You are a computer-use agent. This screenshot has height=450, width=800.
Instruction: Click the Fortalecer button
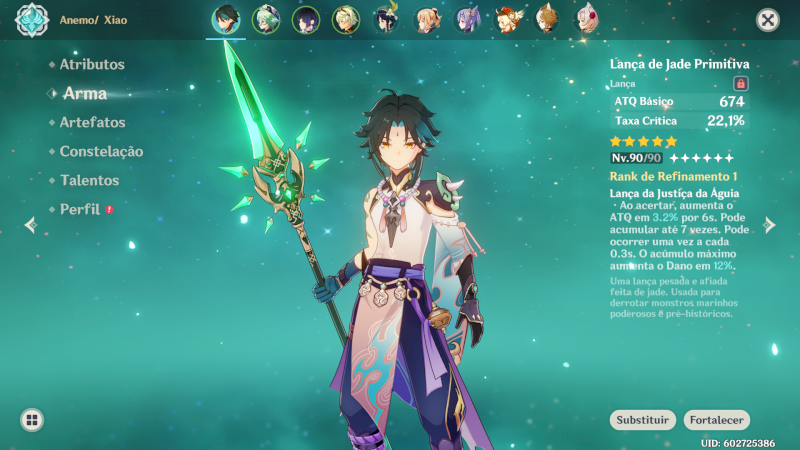coord(717,420)
